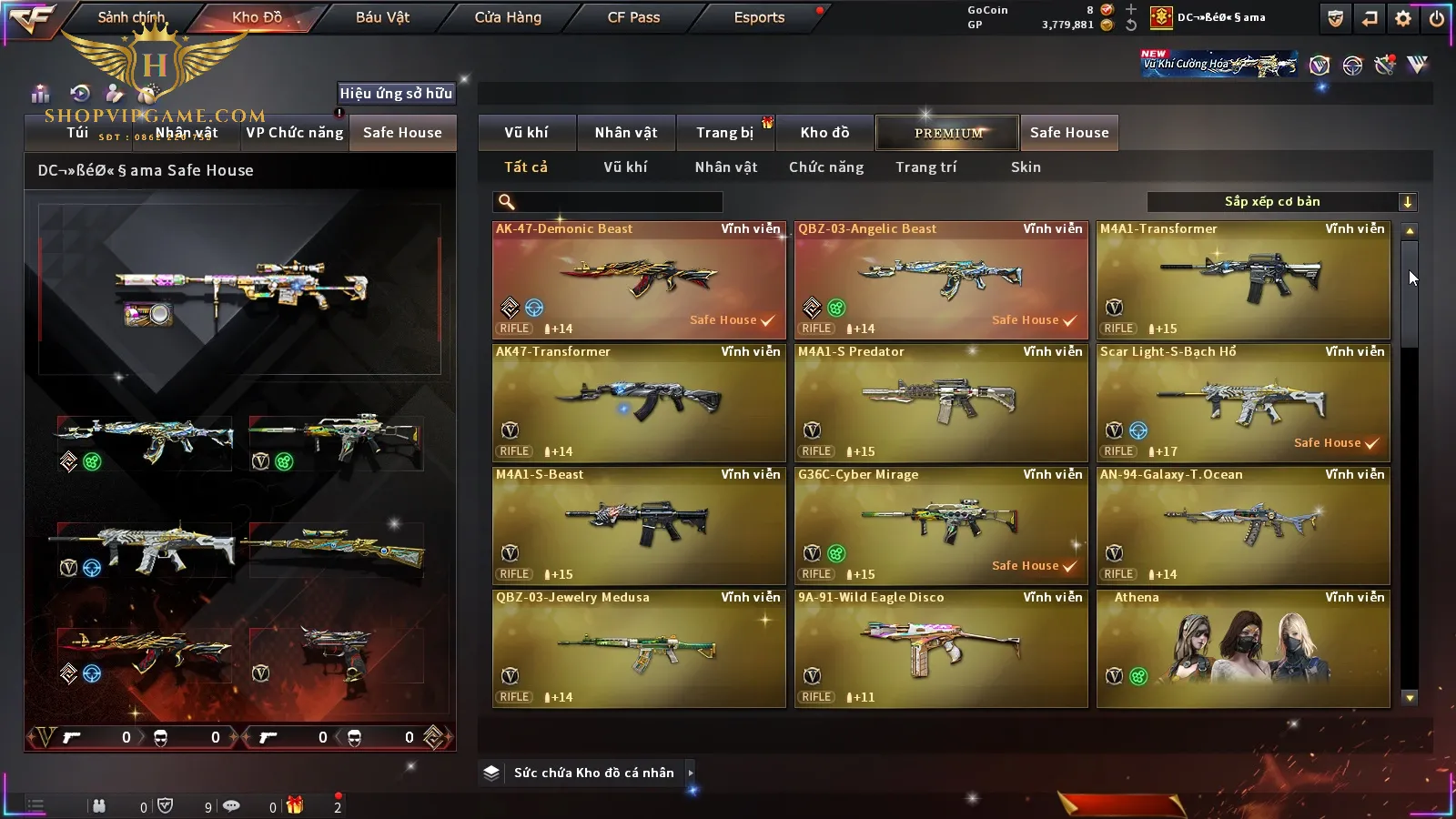Viewport: 1456px width, 819px height.
Task: Choose the M4A1-S Predator rifle
Action: pyautogui.click(x=941, y=403)
